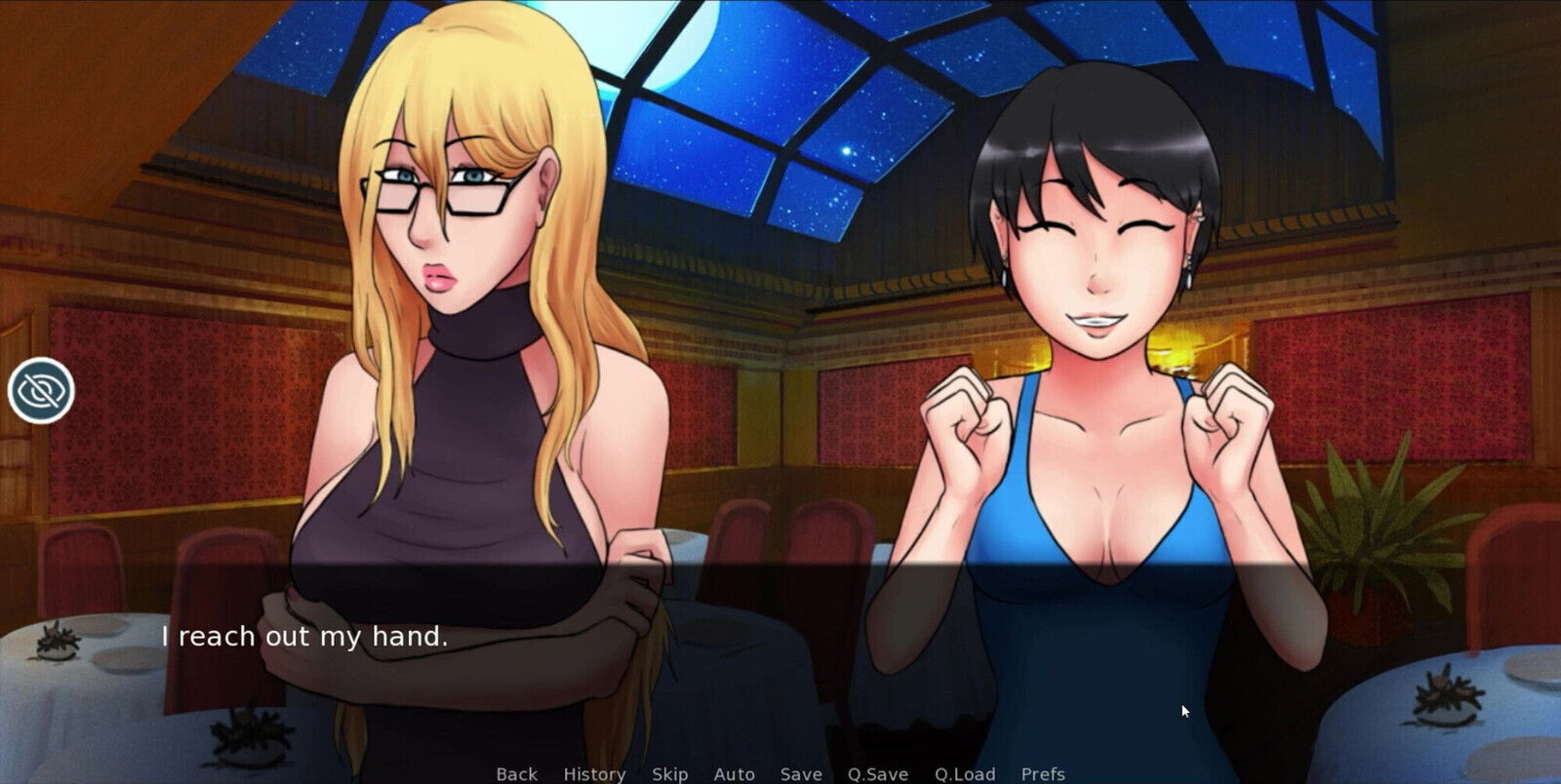
Task: Open Prefs to adjust game settings
Action: coord(1042,773)
